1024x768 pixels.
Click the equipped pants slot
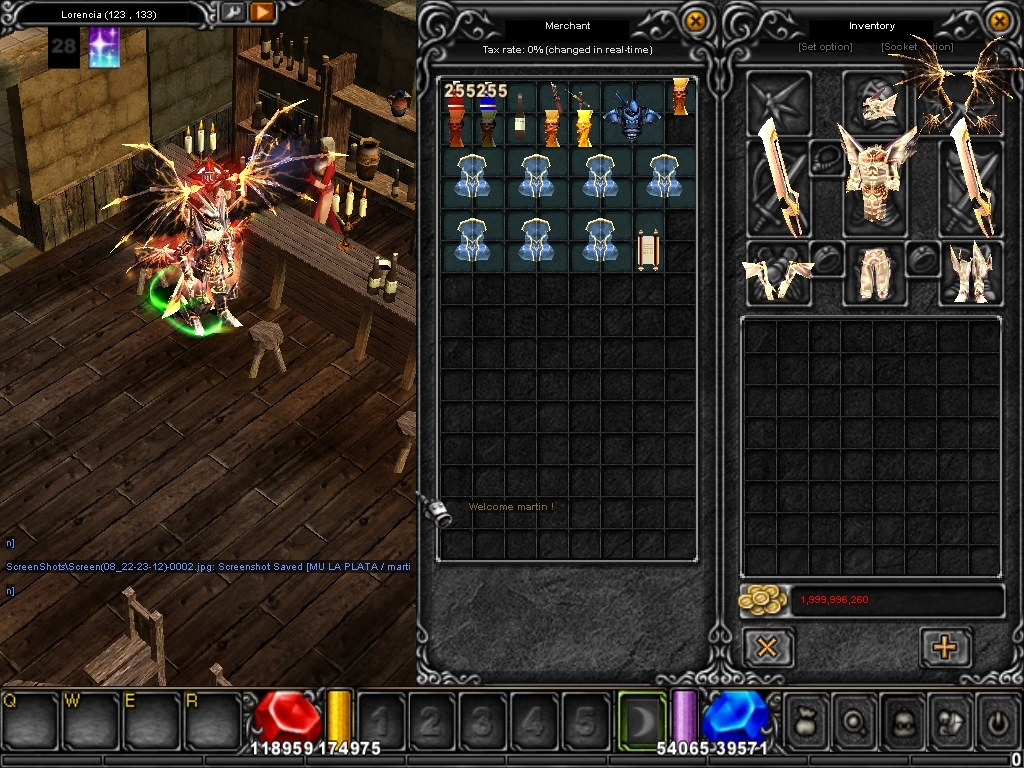pos(877,273)
